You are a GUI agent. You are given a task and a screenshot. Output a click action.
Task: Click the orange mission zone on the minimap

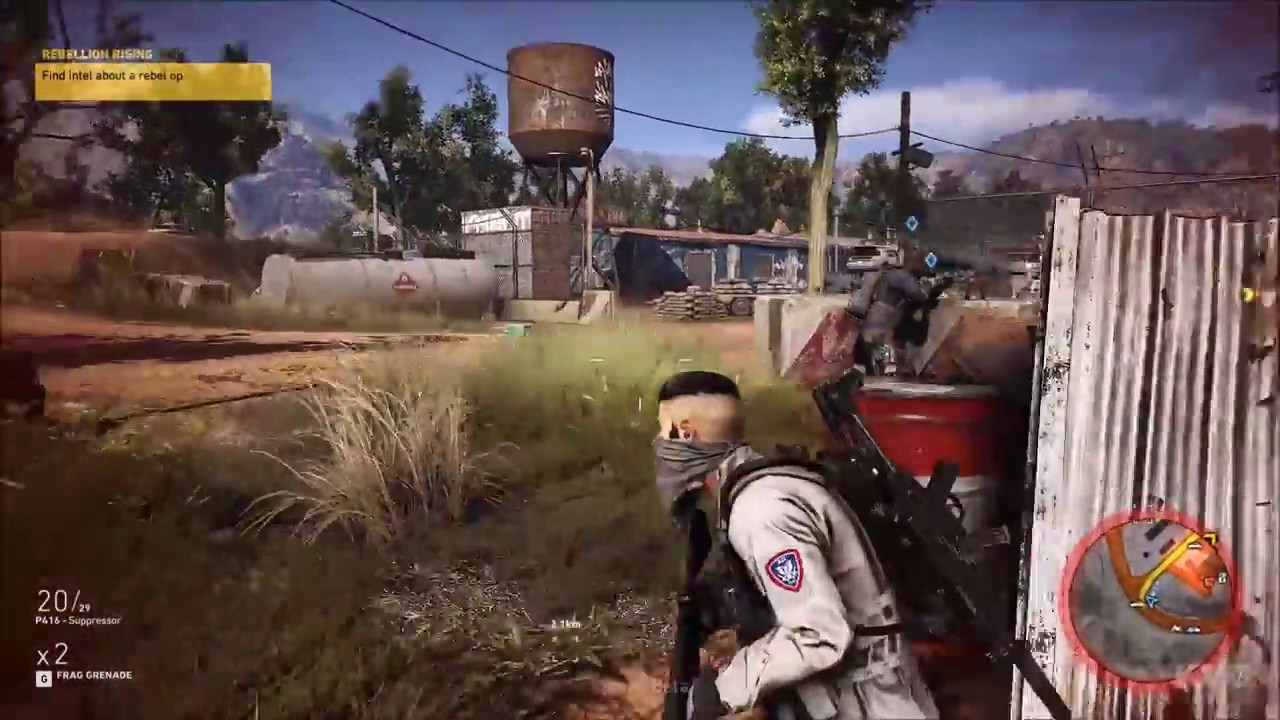(x=1190, y=565)
